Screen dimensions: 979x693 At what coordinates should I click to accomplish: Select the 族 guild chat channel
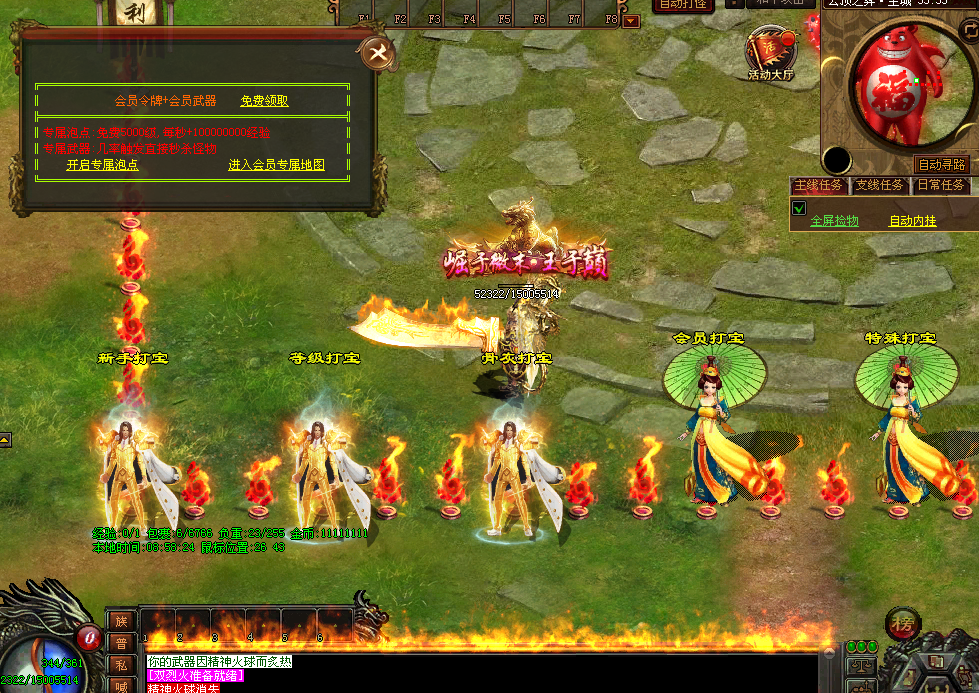(x=120, y=621)
